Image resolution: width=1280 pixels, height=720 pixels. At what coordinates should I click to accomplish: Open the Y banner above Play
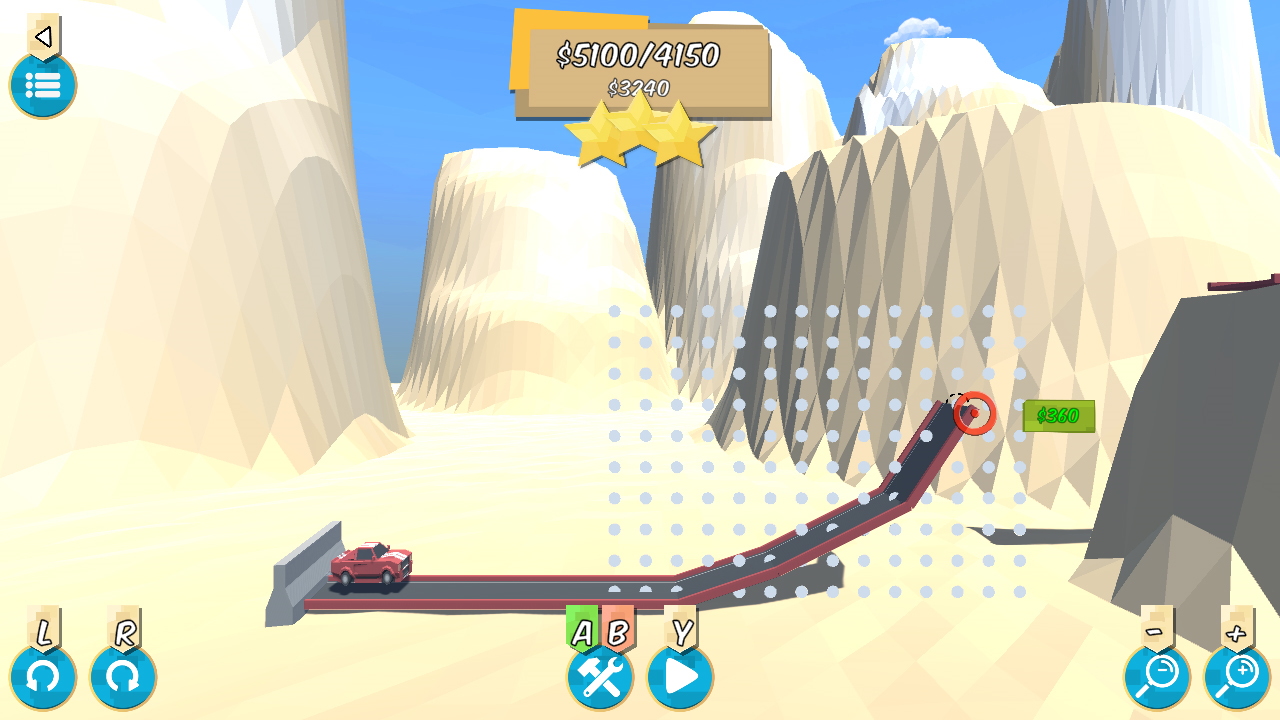coord(681,630)
